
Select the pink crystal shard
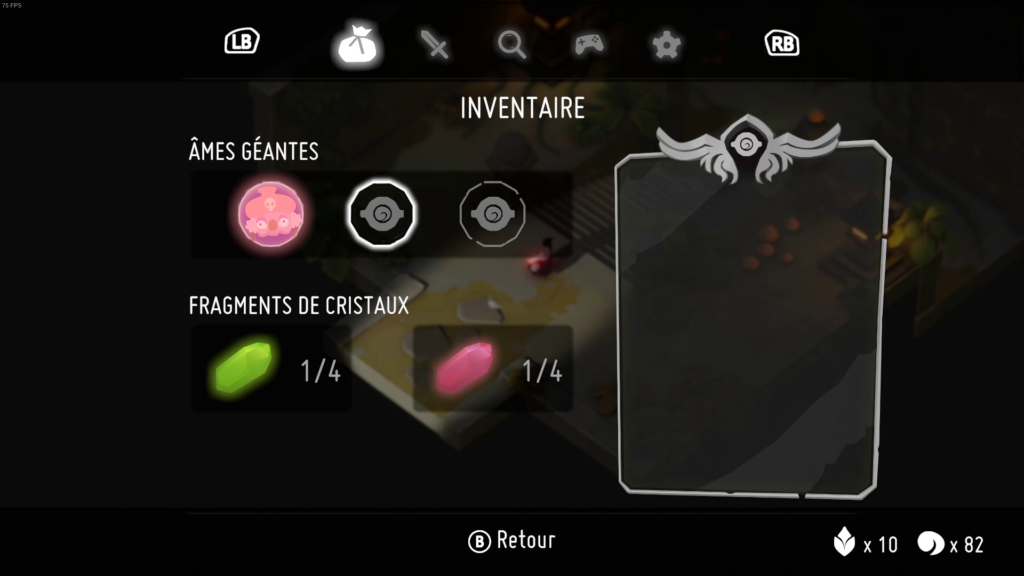pos(464,367)
